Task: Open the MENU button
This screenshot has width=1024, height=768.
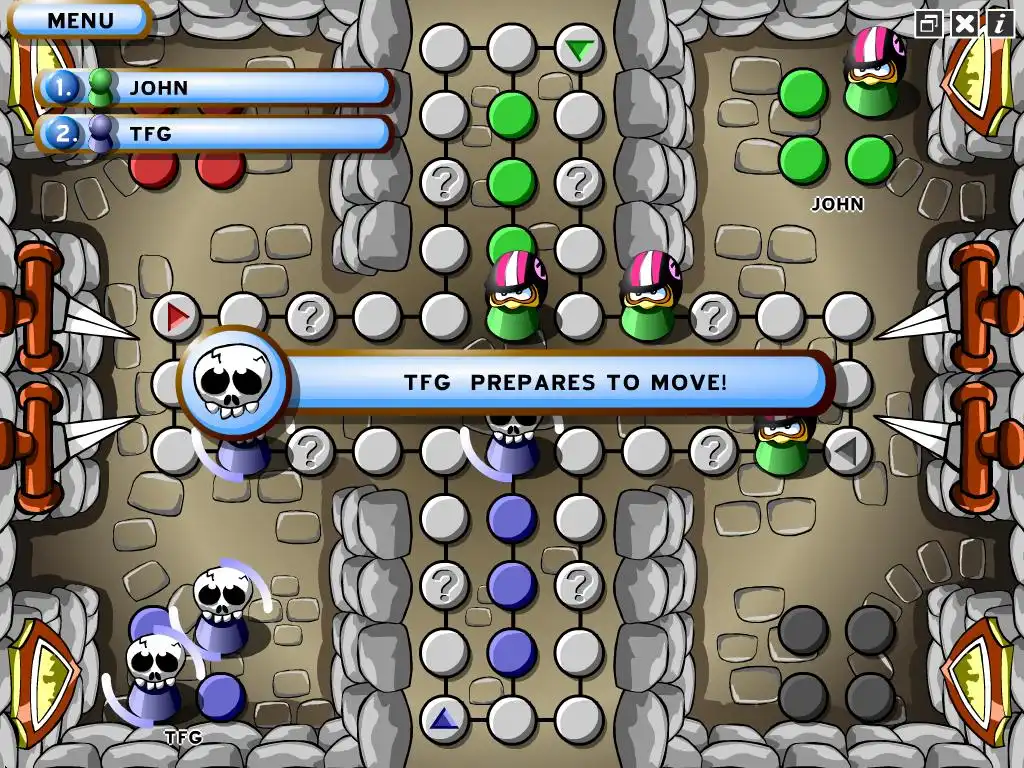Action: 80,19
